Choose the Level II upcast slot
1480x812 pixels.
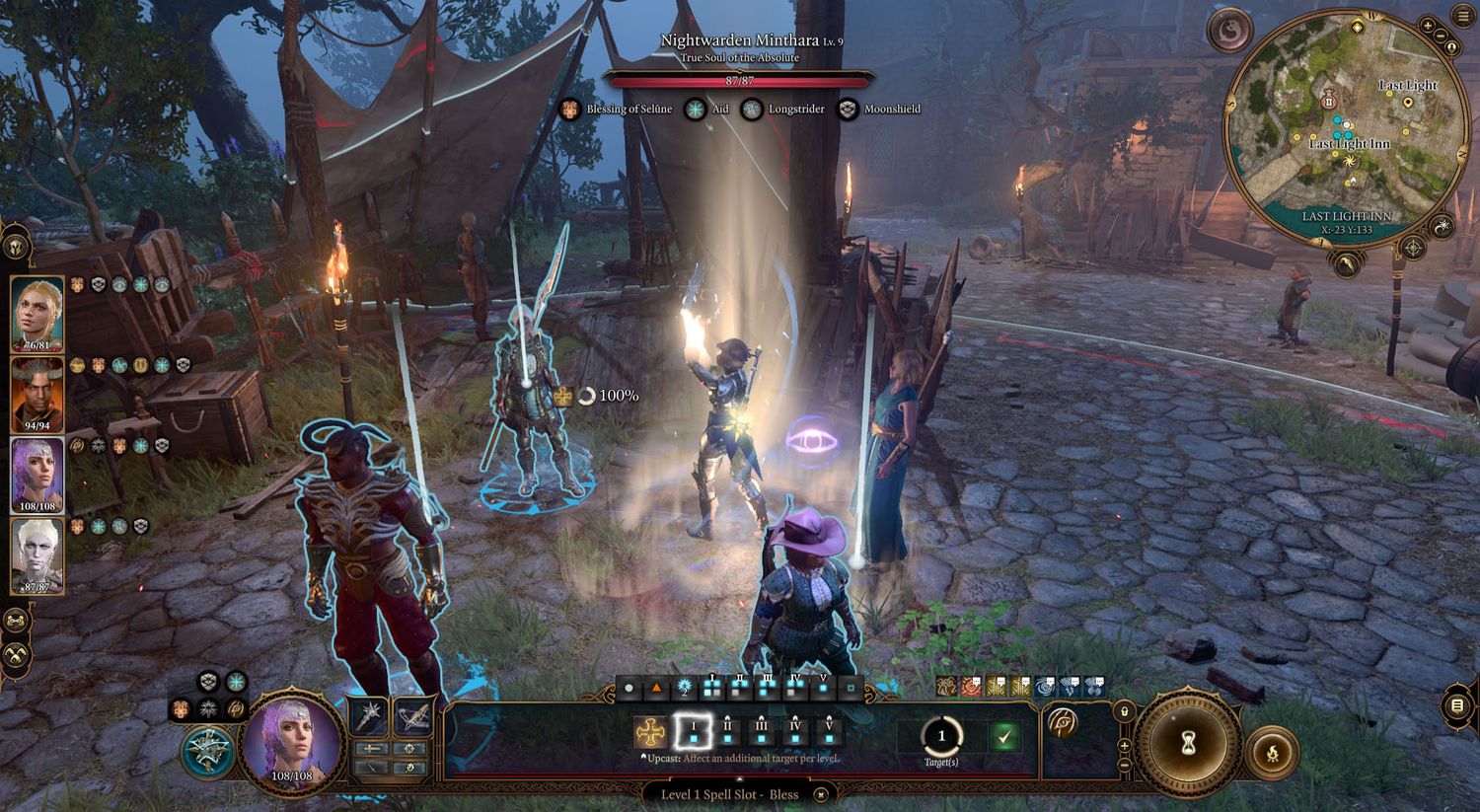tap(727, 732)
